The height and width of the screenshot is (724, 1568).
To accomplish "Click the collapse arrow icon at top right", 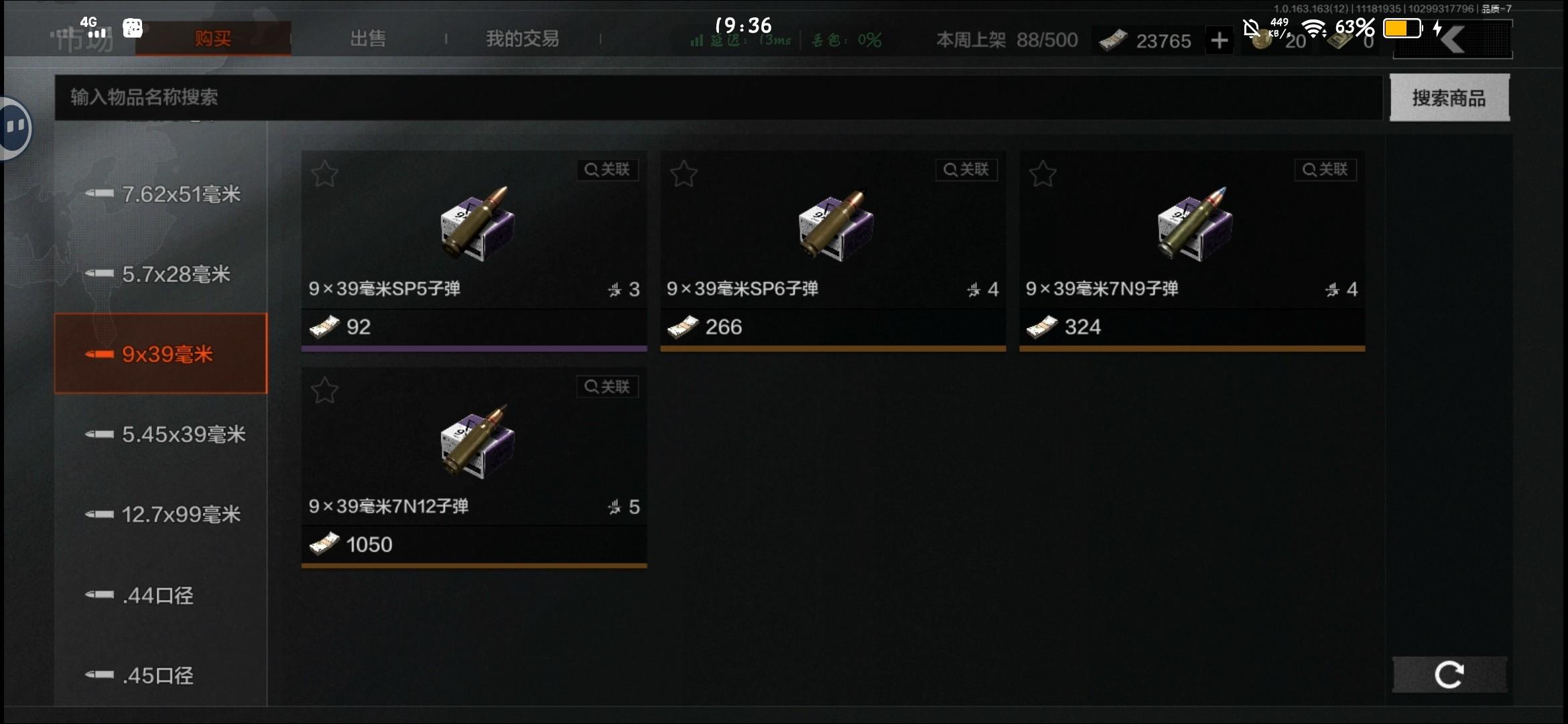I will coord(1452,40).
